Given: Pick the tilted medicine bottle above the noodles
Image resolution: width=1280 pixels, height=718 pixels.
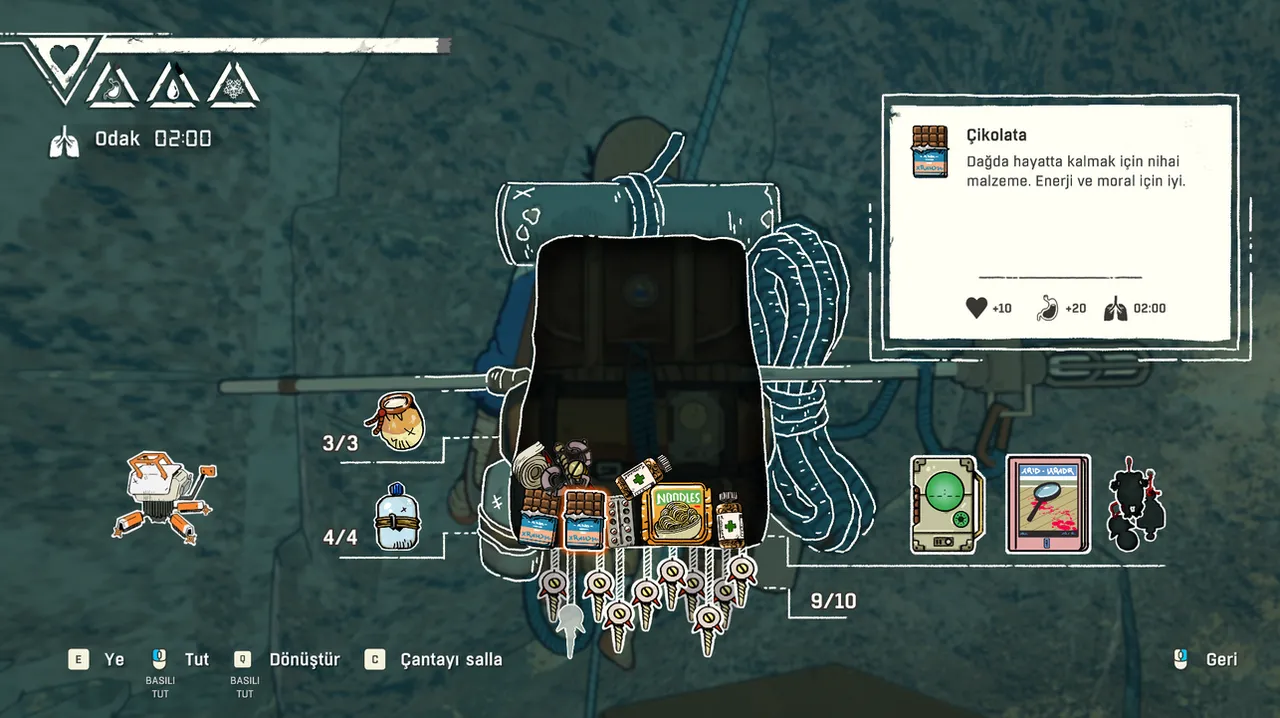Looking at the screenshot, I should click(x=642, y=475).
